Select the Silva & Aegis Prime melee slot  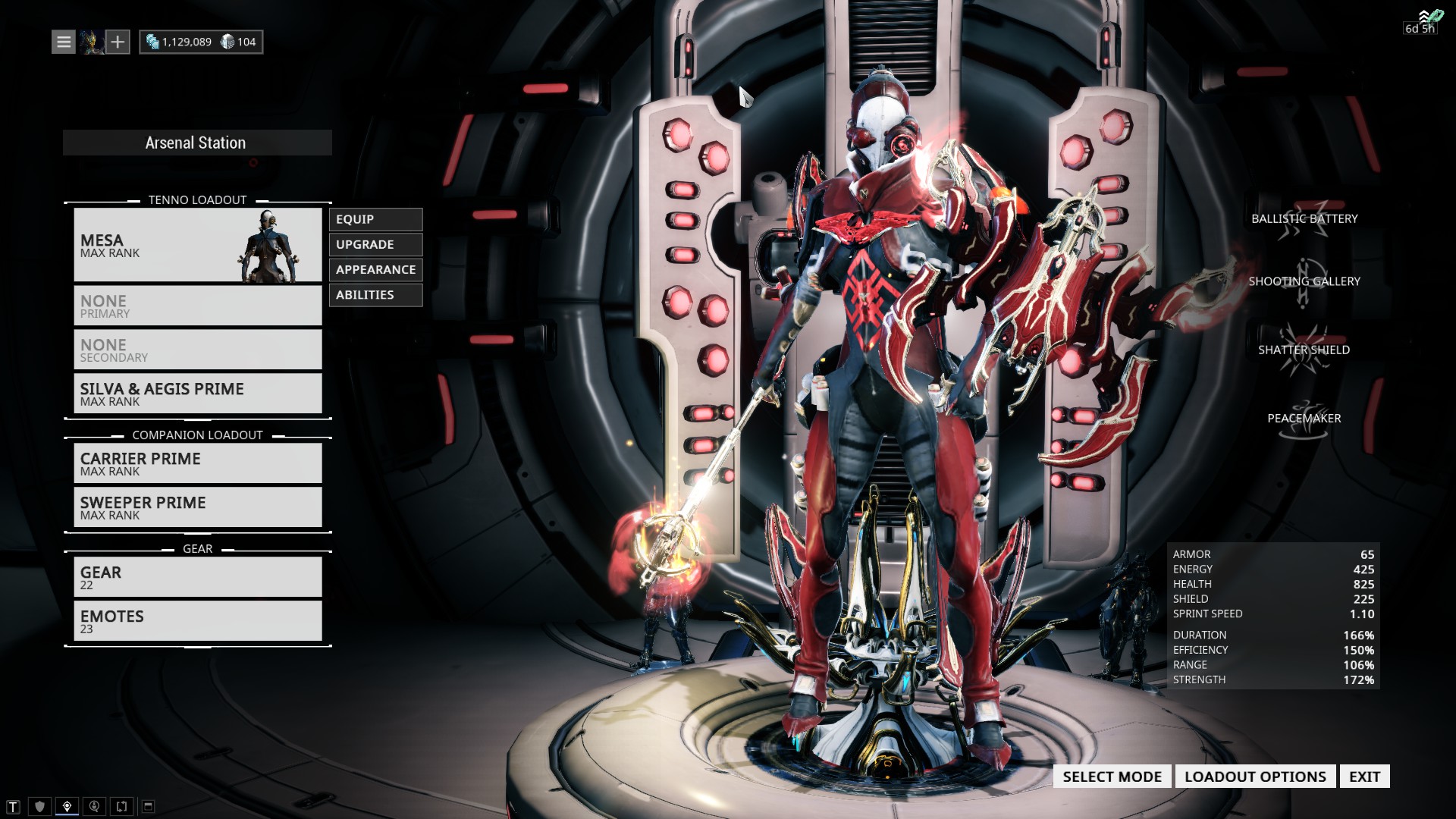click(197, 394)
